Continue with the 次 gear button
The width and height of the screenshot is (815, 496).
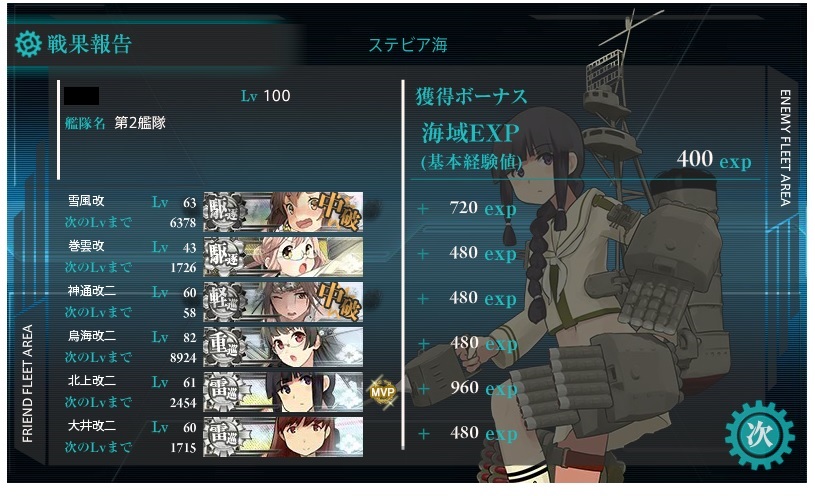coord(758,436)
